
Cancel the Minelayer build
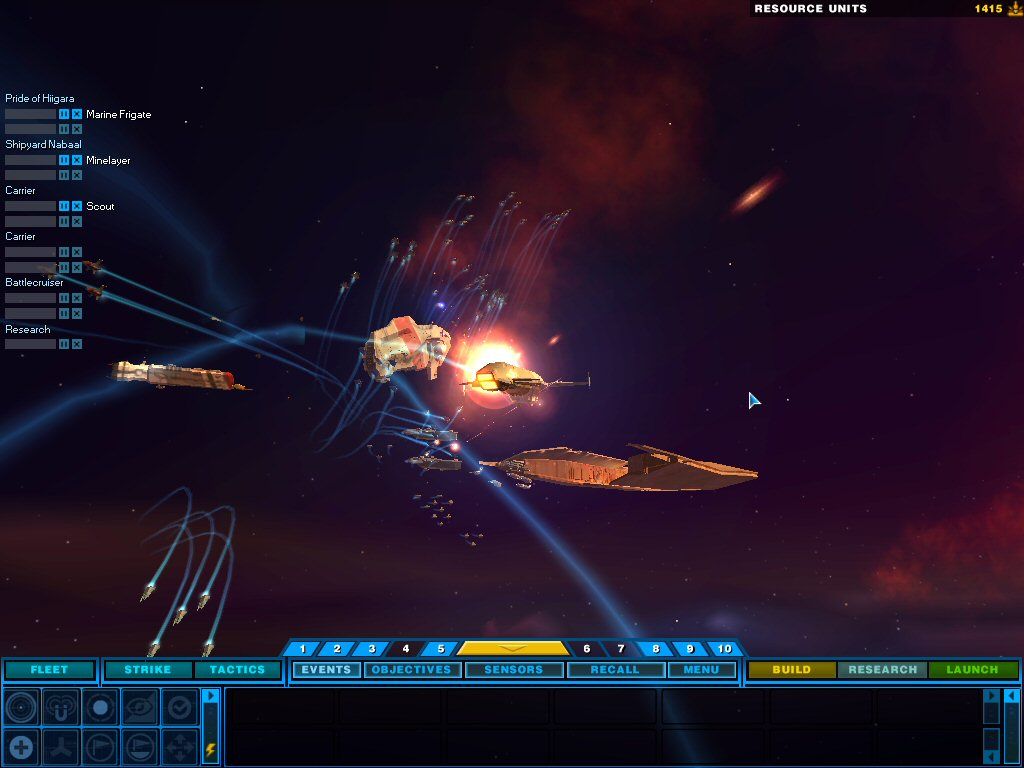77,160
